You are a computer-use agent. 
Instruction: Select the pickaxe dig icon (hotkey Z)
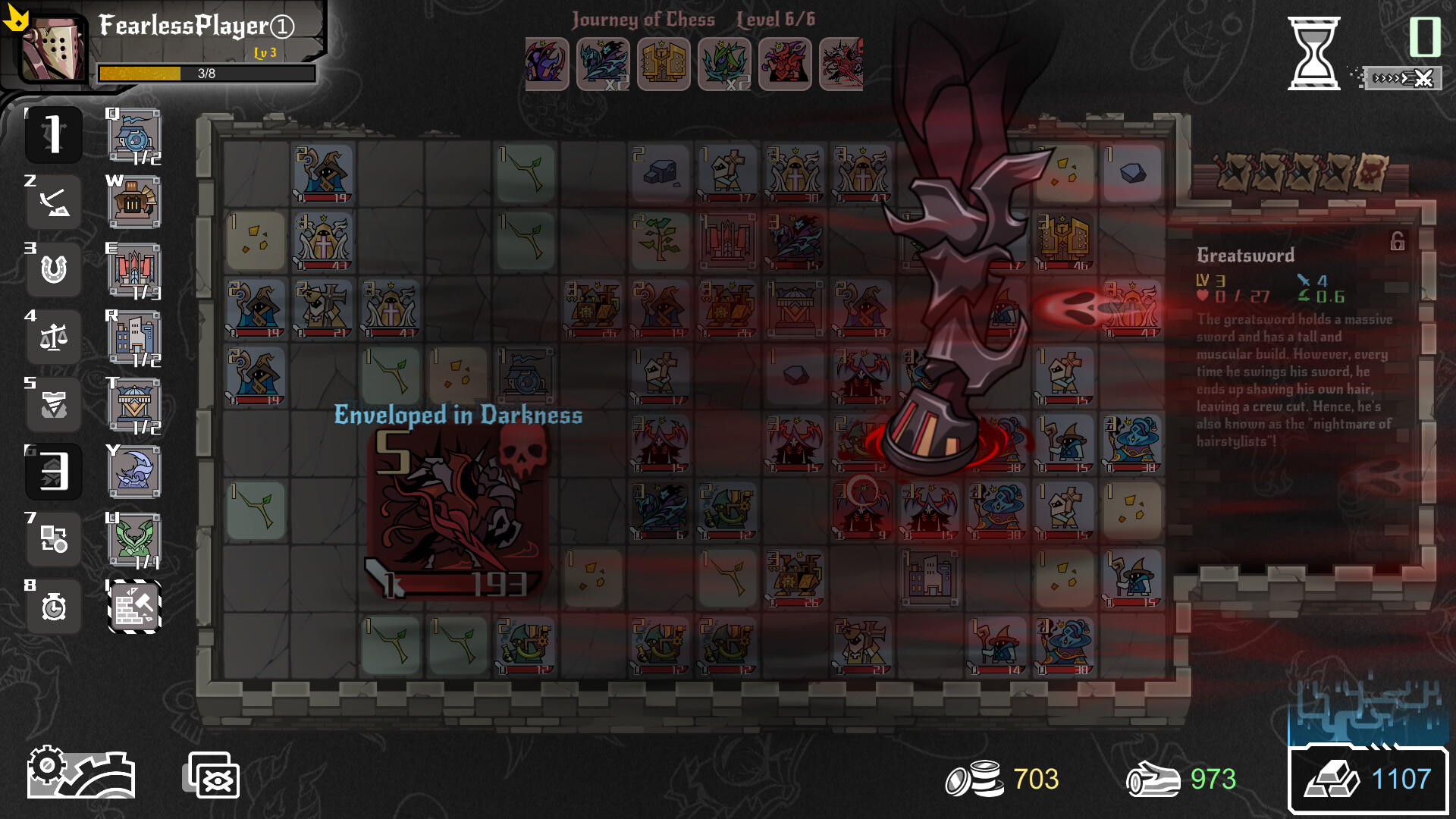53,202
